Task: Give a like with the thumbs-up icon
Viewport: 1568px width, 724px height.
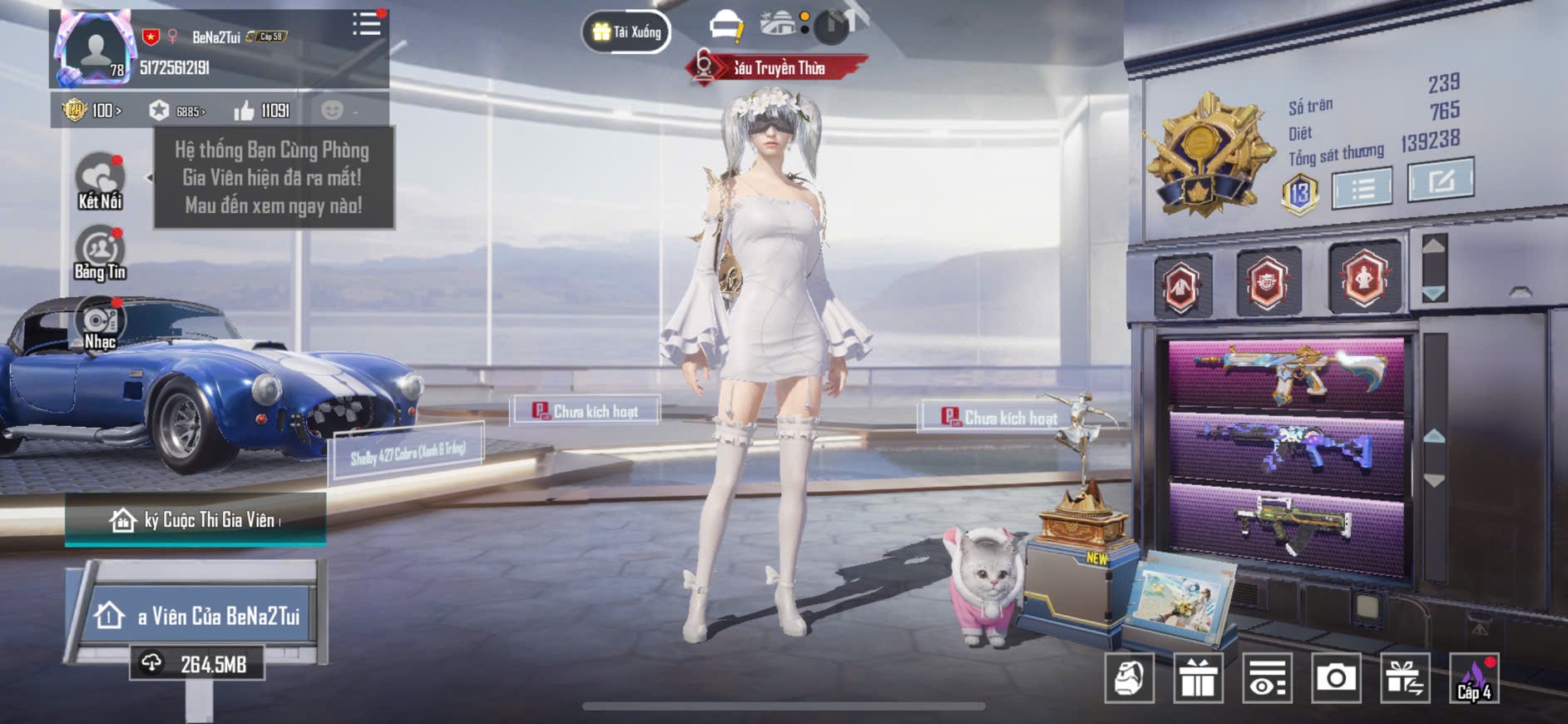Action: pyautogui.click(x=244, y=111)
